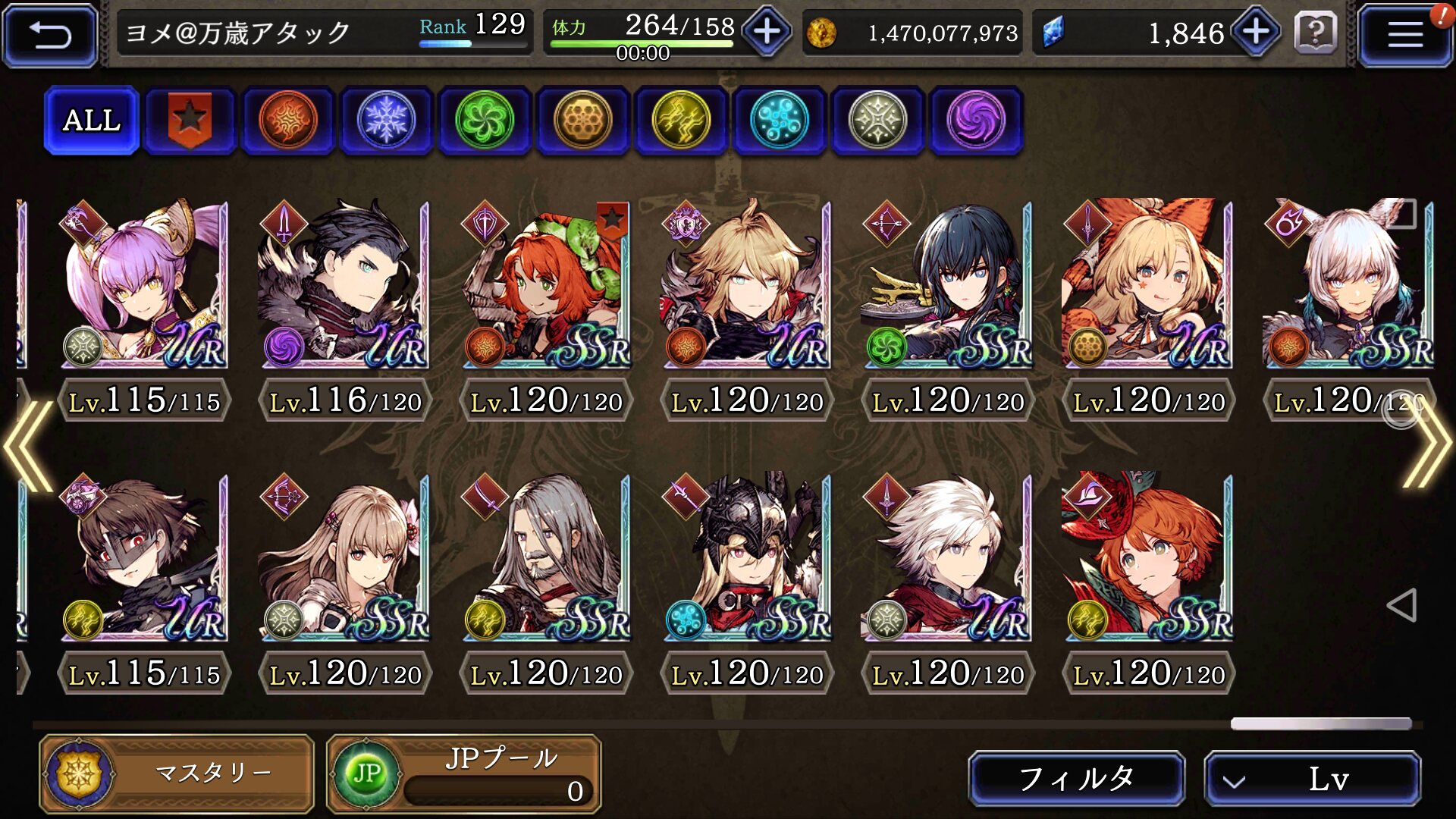The height and width of the screenshot is (819, 1456).
Task: Open the フィルタ filter options
Action: pyautogui.click(x=1076, y=778)
